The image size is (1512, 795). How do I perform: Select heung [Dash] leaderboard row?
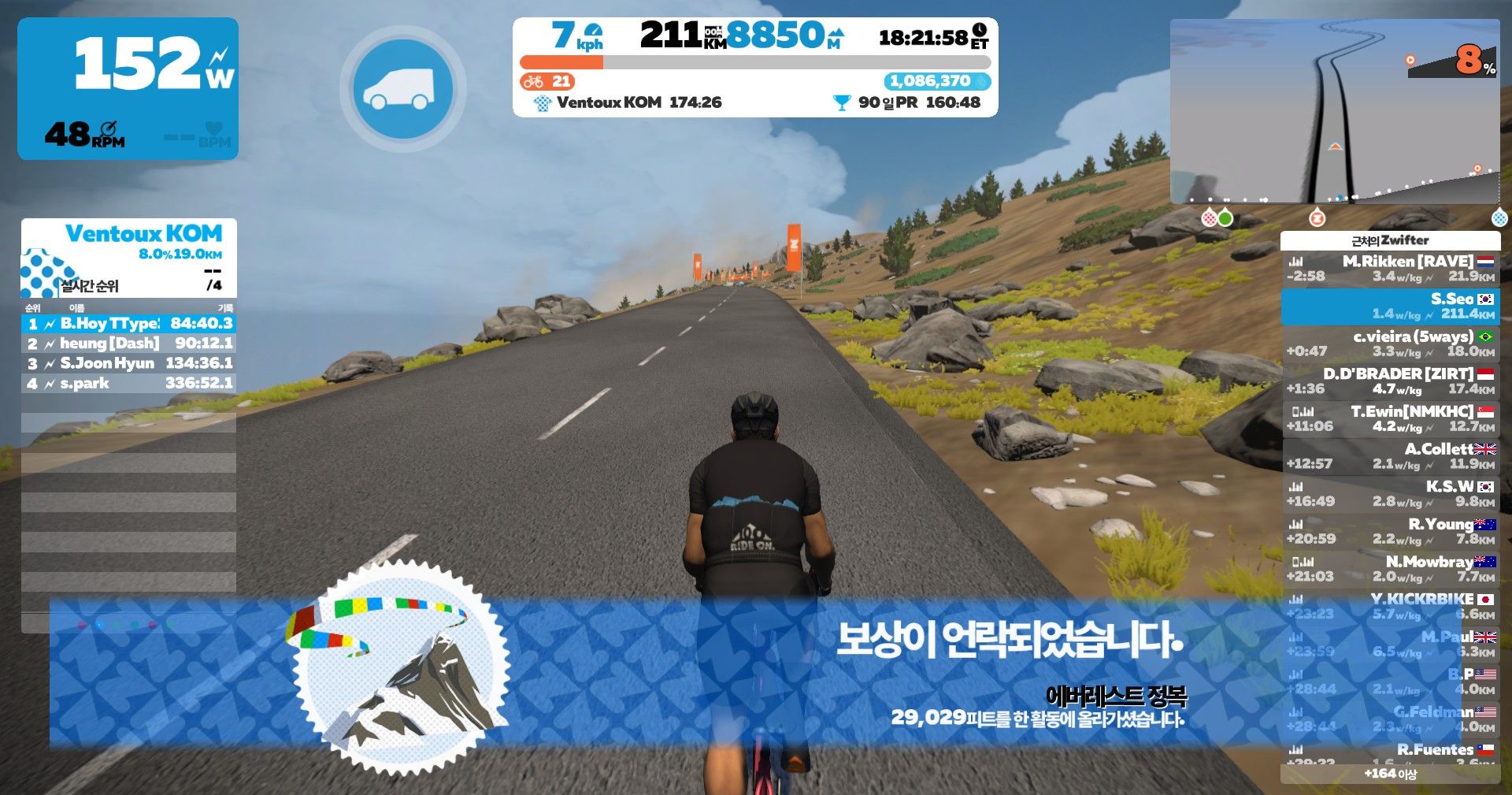[x=129, y=344]
